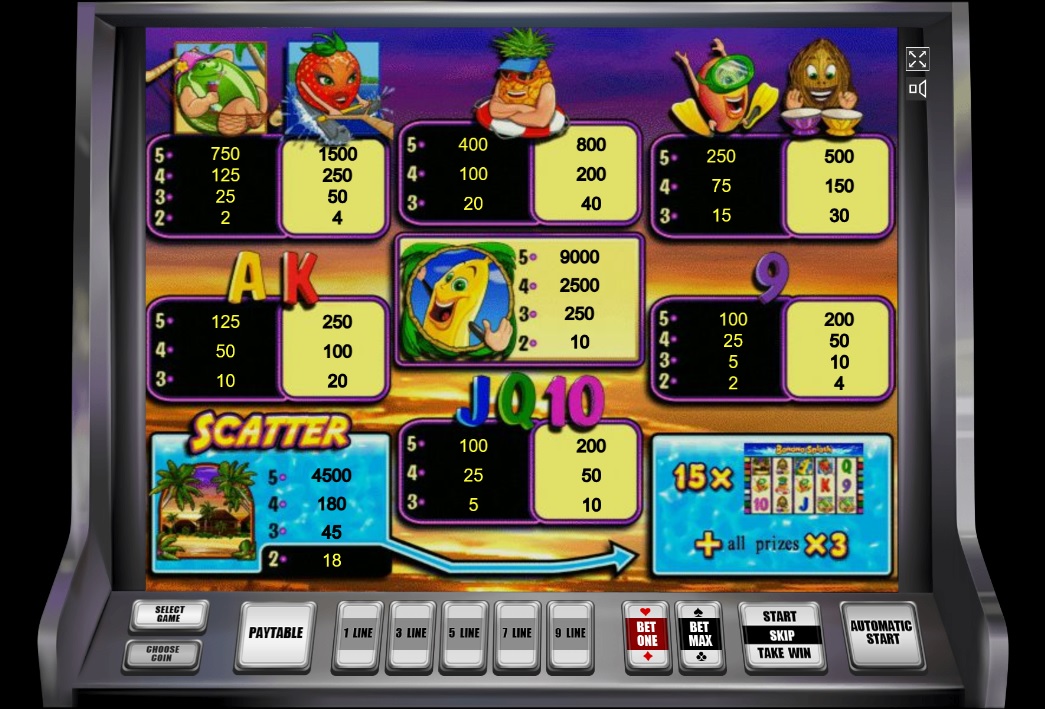Screen dimensions: 1045x709
Task: Open the Choose Coin option
Action: [162, 654]
